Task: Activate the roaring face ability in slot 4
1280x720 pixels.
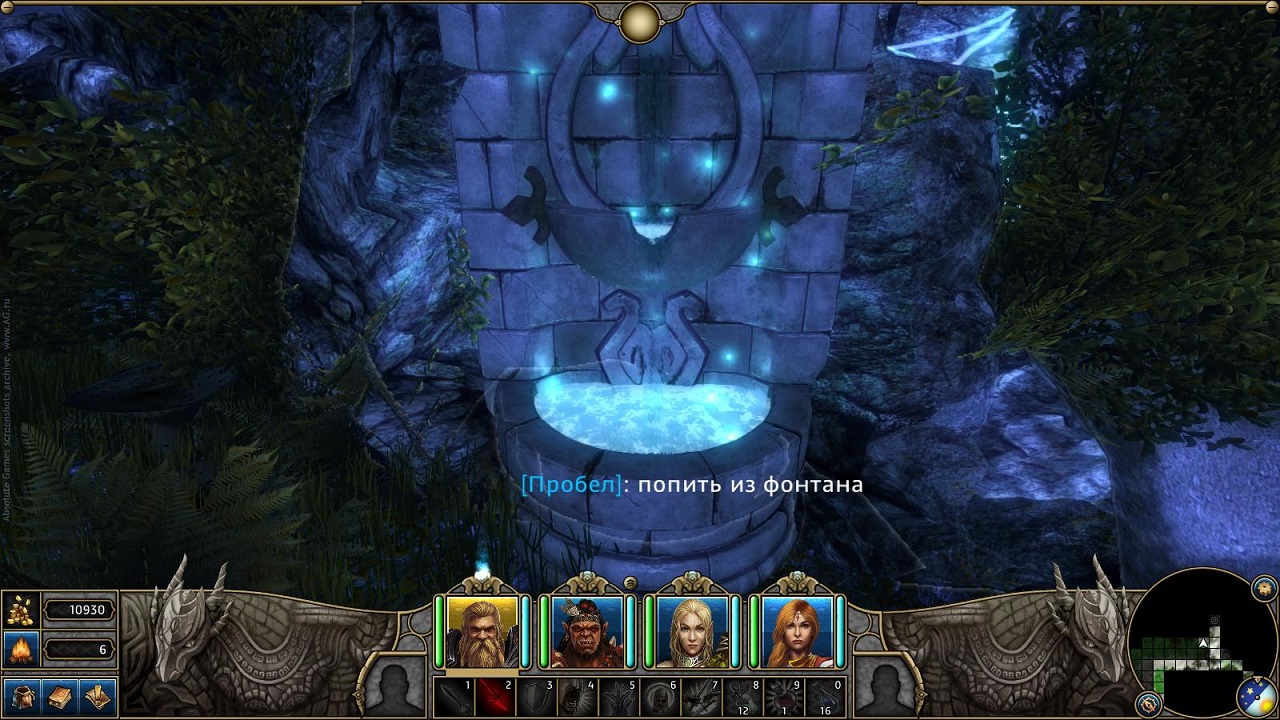Action: [x=577, y=696]
